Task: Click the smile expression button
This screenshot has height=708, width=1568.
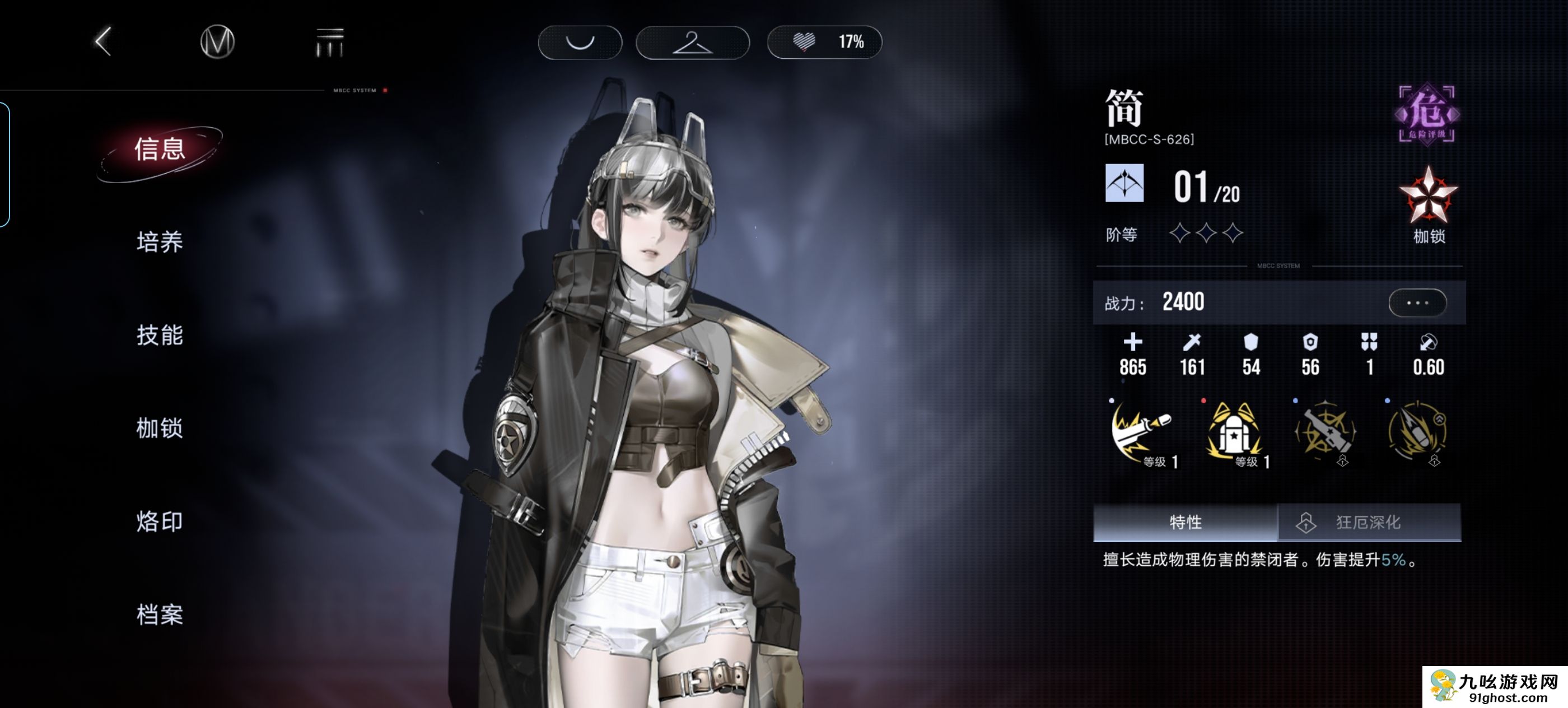Action: tap(580, 42)
